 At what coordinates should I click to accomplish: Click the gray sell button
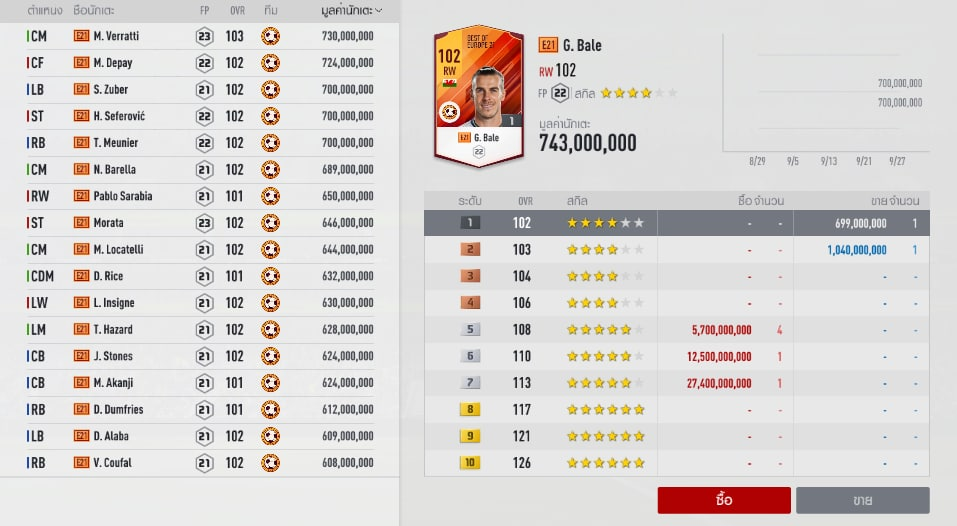coord(862,500)
